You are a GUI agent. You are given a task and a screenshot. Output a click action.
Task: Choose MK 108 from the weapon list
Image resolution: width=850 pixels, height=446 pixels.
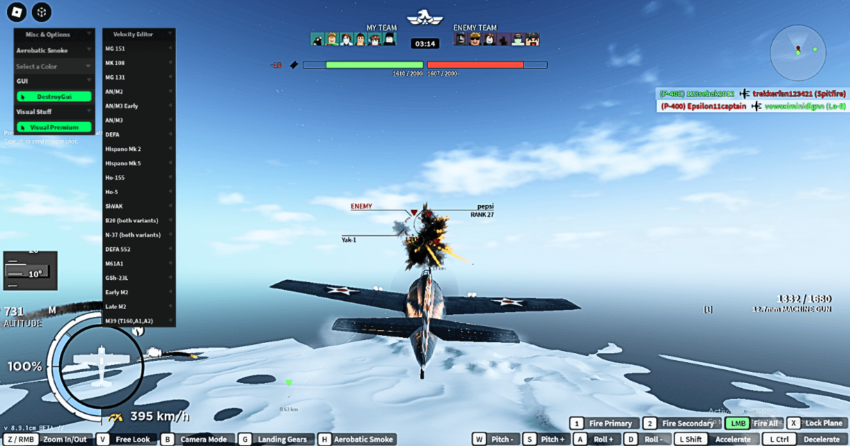139,62
